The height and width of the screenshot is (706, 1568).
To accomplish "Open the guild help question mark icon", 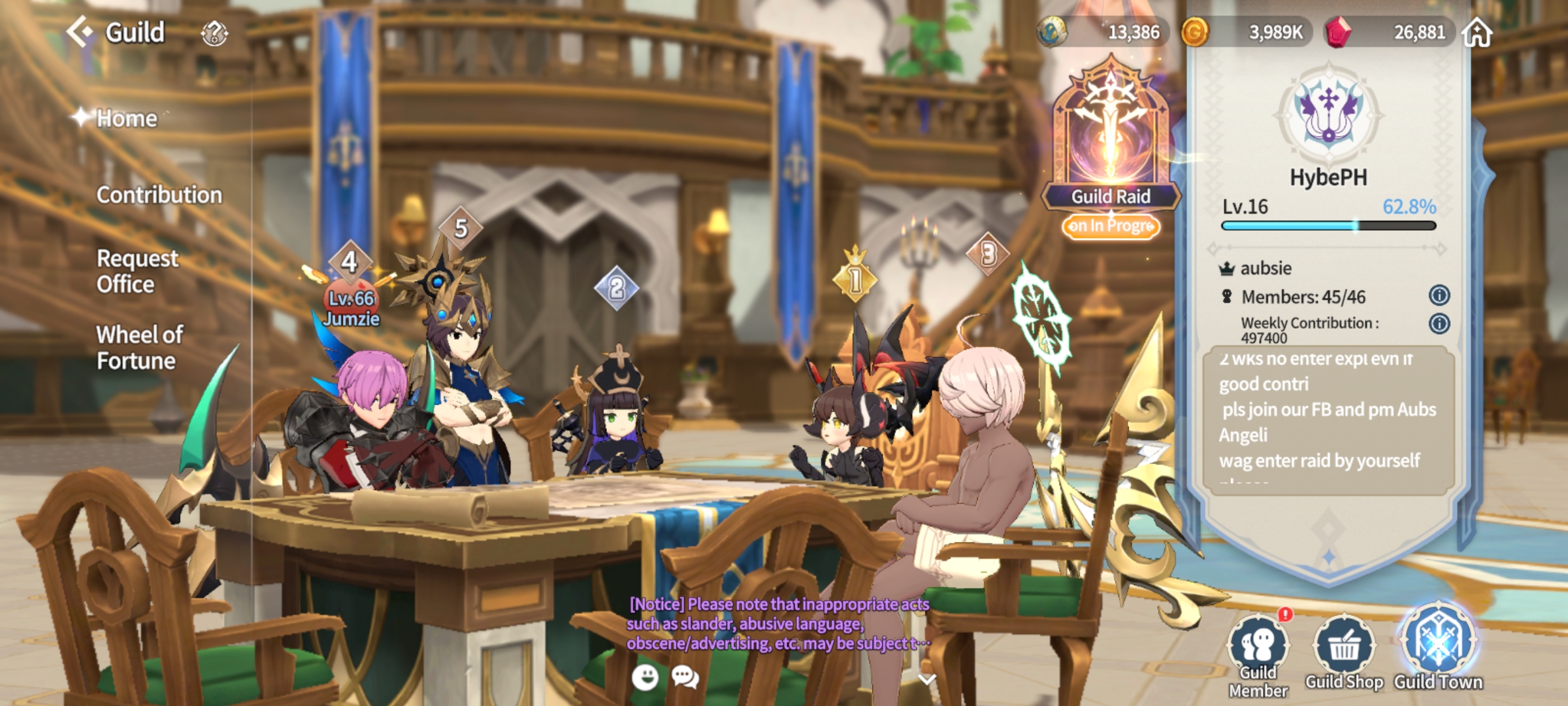I will tap(214, 33).
